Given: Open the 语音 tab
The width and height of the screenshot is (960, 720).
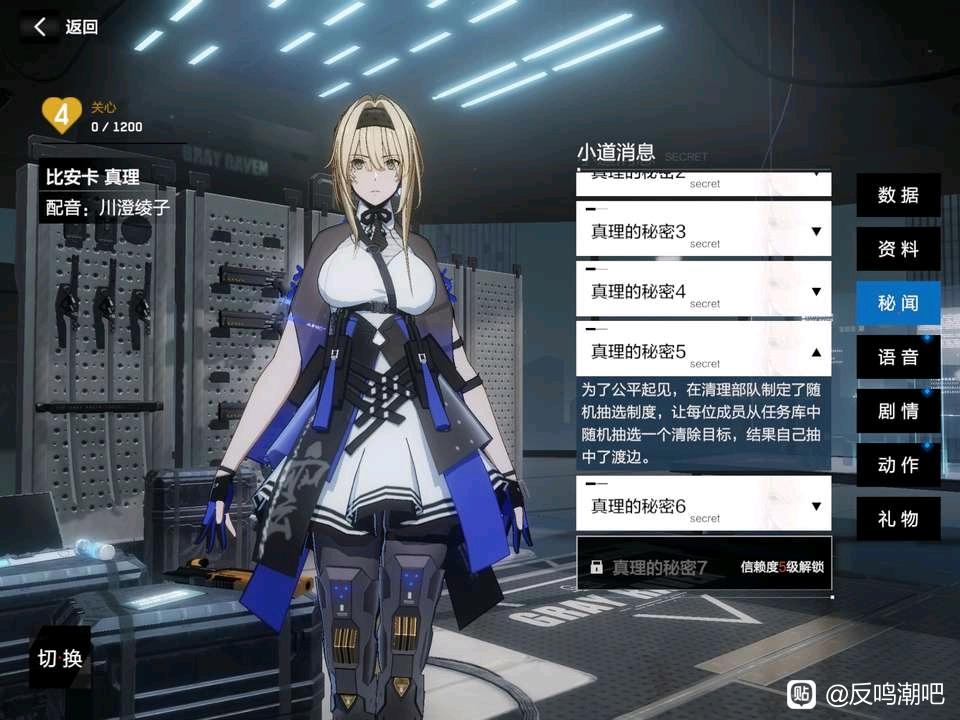Looking at the screenshot, I should (x=898, y=357).
